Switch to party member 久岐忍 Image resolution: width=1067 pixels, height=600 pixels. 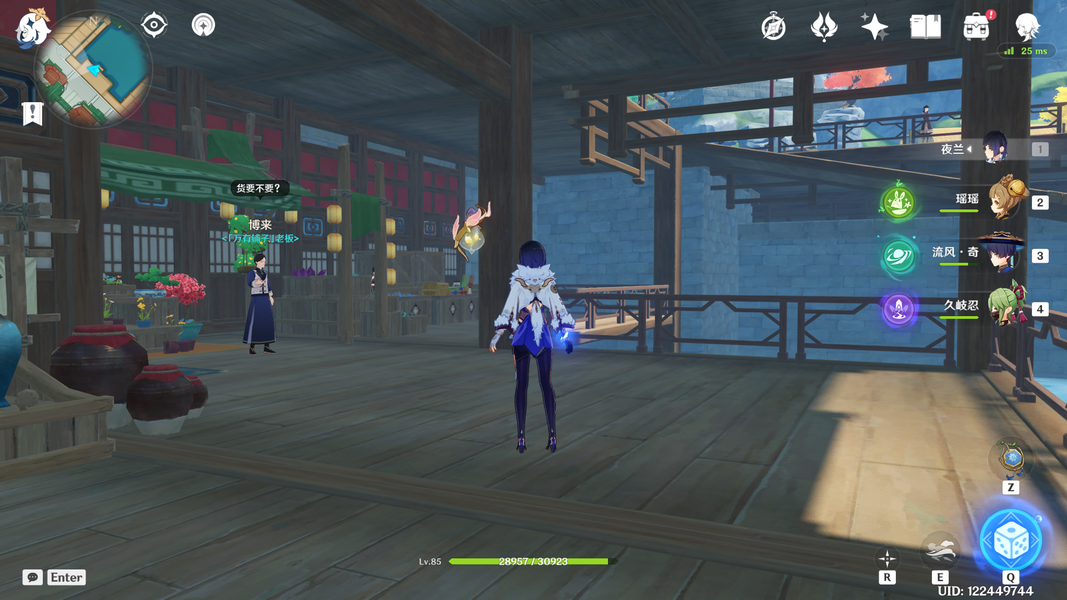[1002, 308]
